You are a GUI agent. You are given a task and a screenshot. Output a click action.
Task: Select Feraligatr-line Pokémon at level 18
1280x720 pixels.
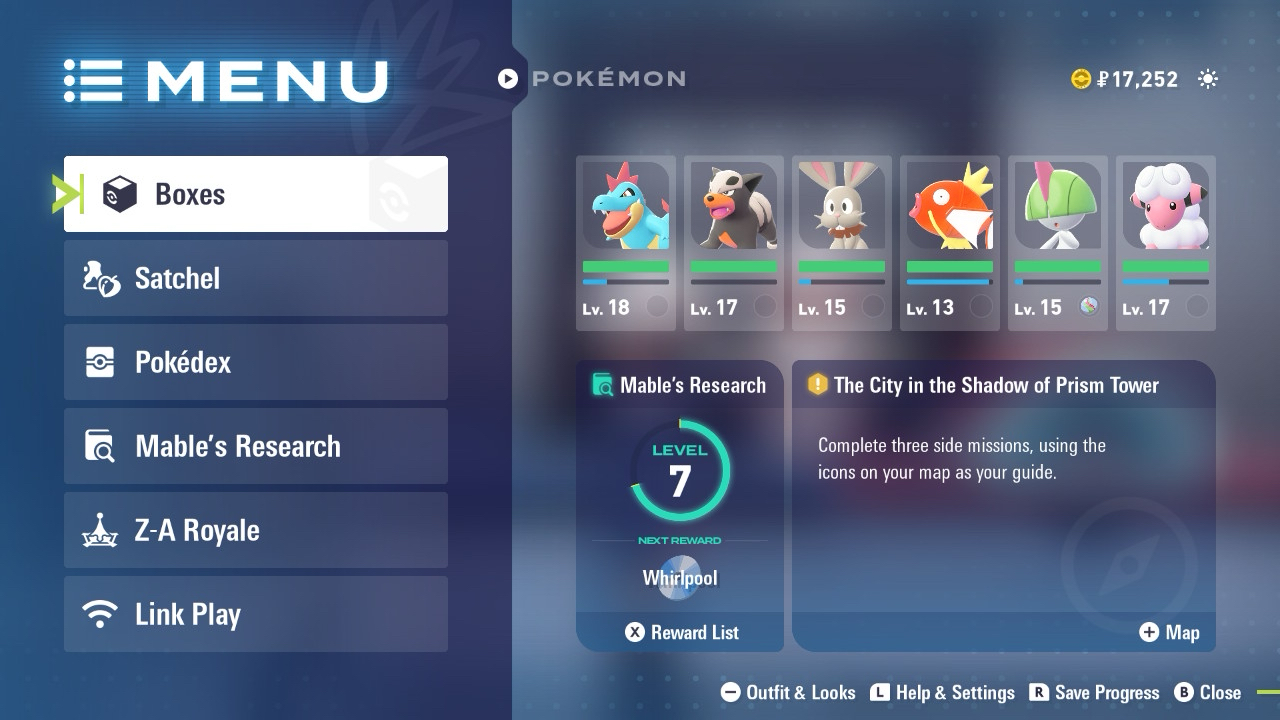(x=626, y=243)
